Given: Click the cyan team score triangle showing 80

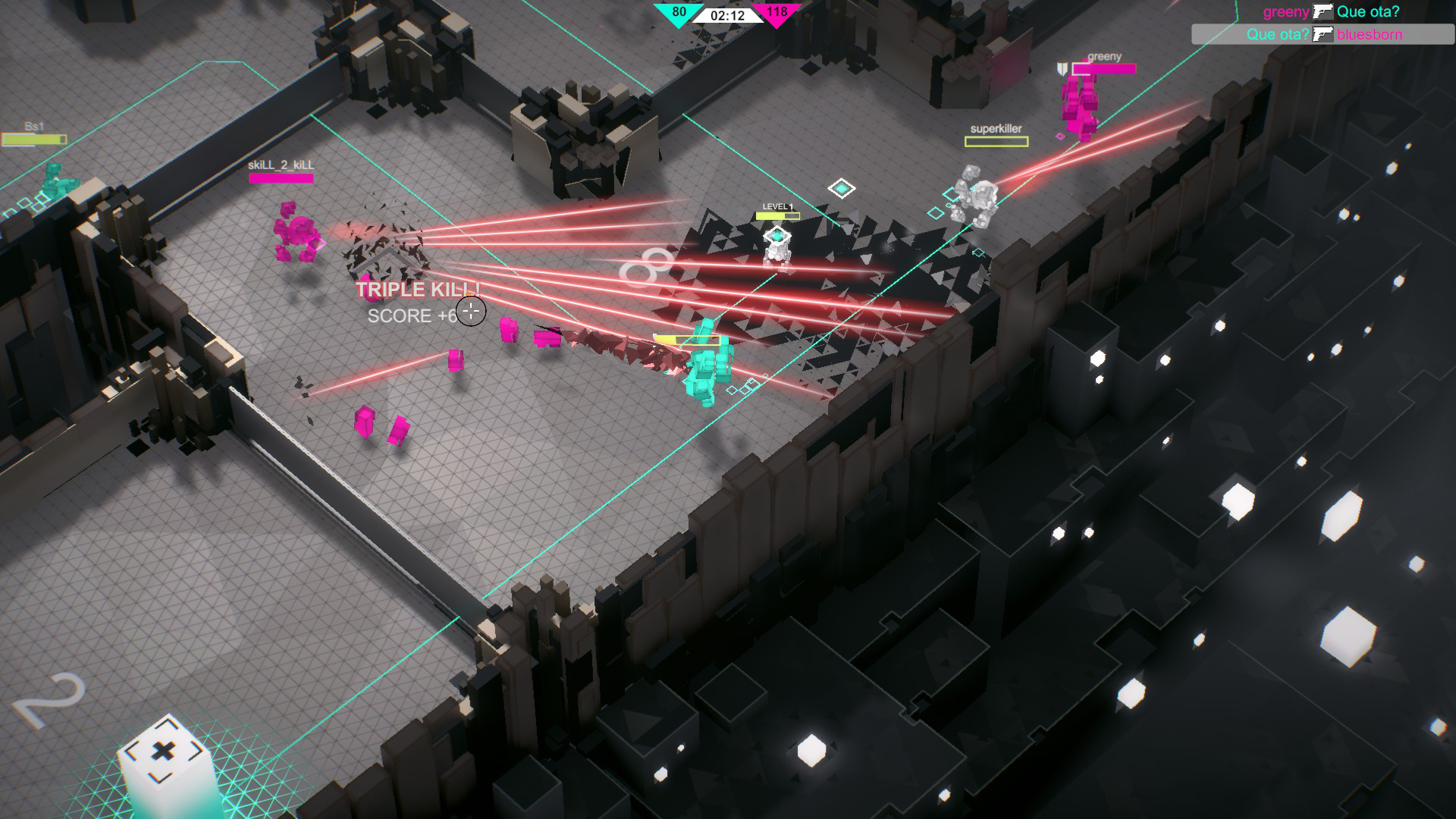Looking at the screenshot, I should [x=677, y=13].
